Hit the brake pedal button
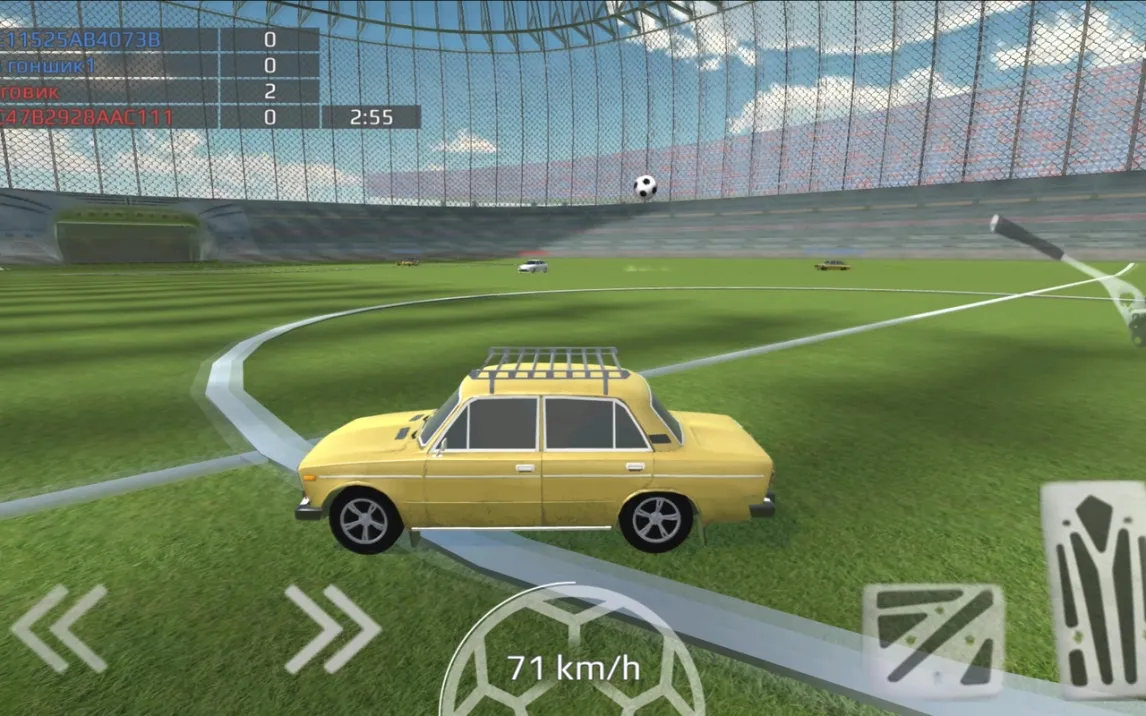The height and width of the screenshot is (716, 1146). 932,640
